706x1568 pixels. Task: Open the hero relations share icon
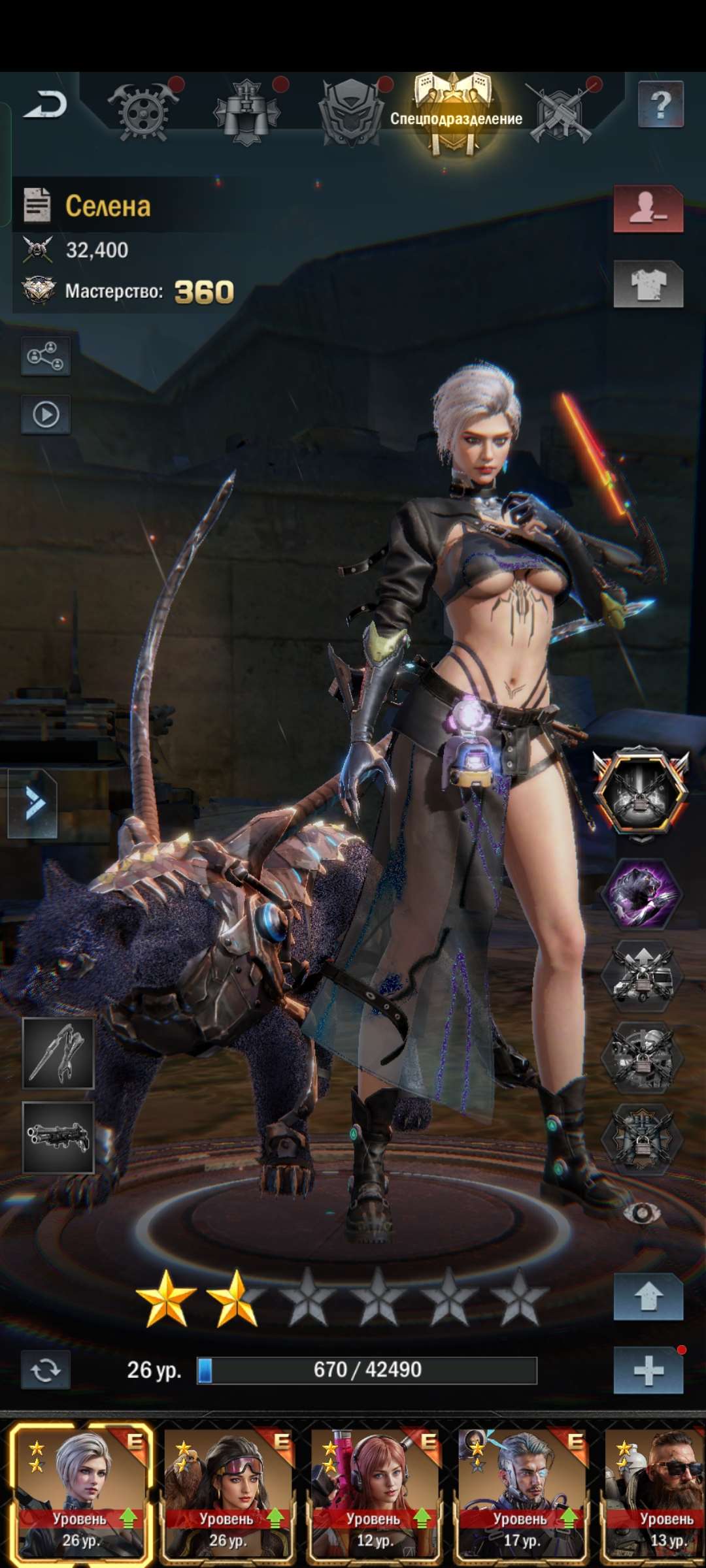click(x=46, y=356)
